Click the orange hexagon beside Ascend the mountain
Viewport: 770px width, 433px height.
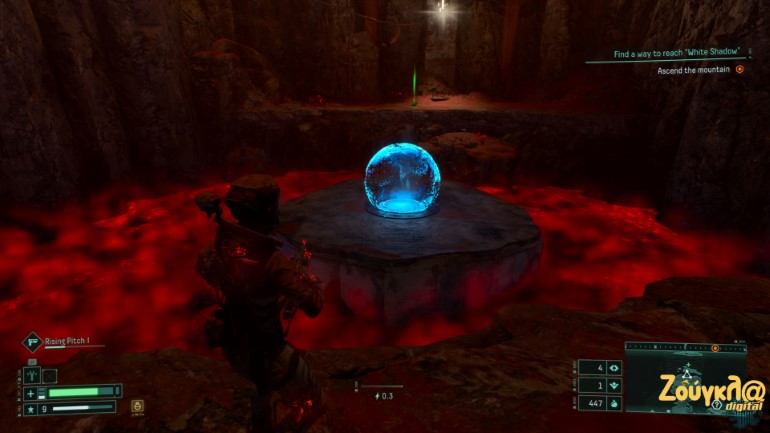tap(740, 70)
